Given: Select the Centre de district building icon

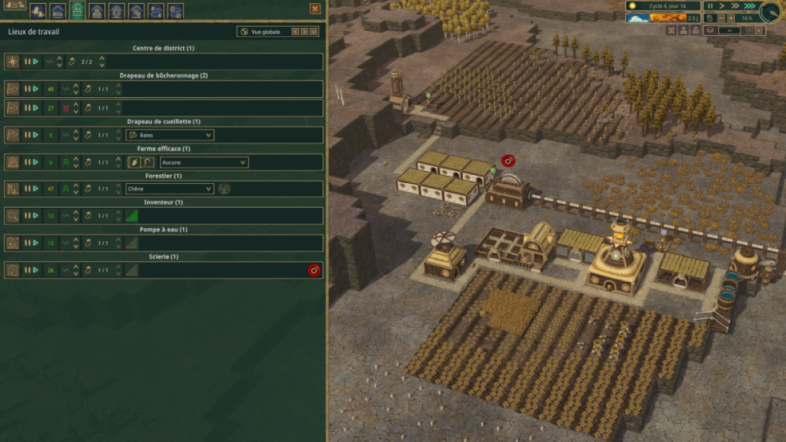Looking at the screenshot, I should click(x=12, y=62).
